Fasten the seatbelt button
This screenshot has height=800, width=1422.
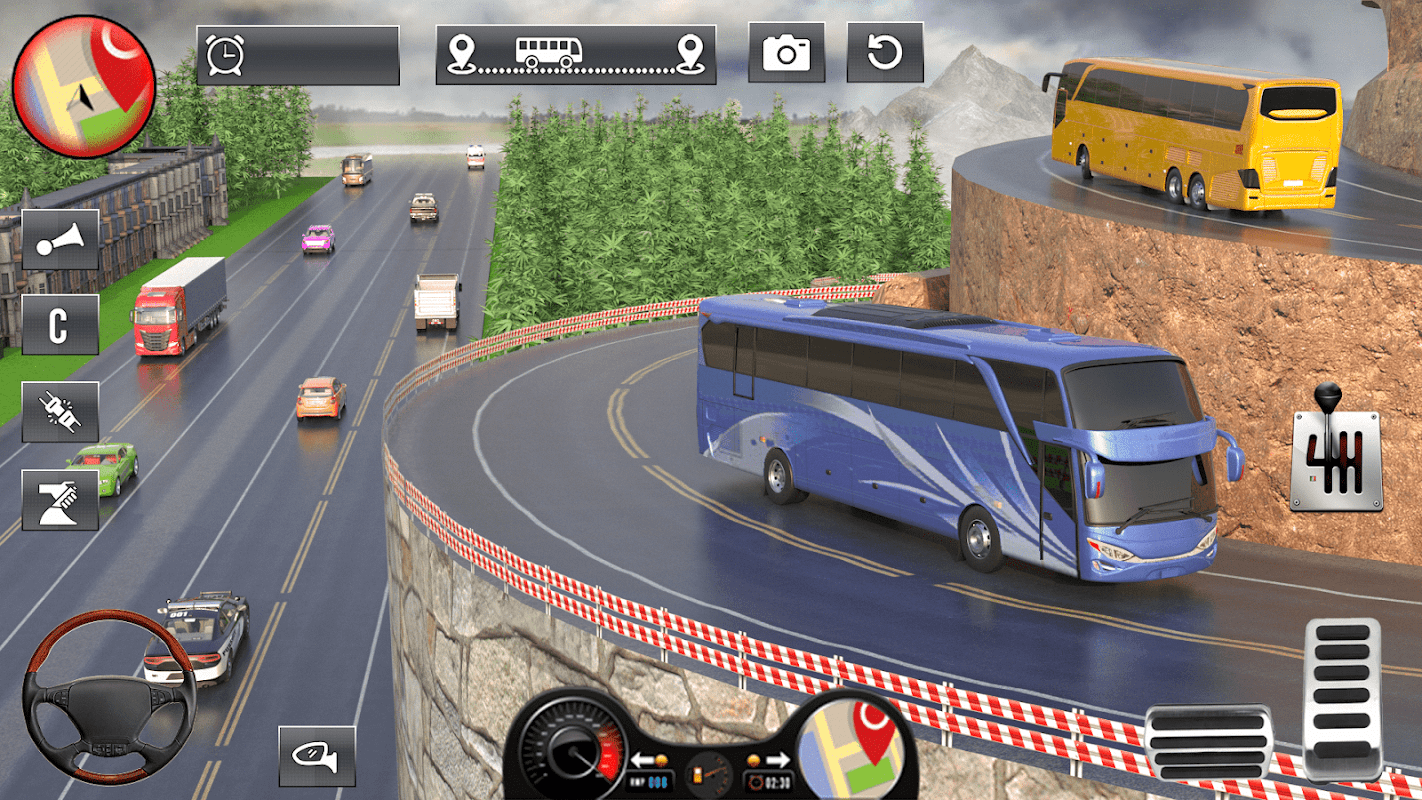click(x=60, y=411)
